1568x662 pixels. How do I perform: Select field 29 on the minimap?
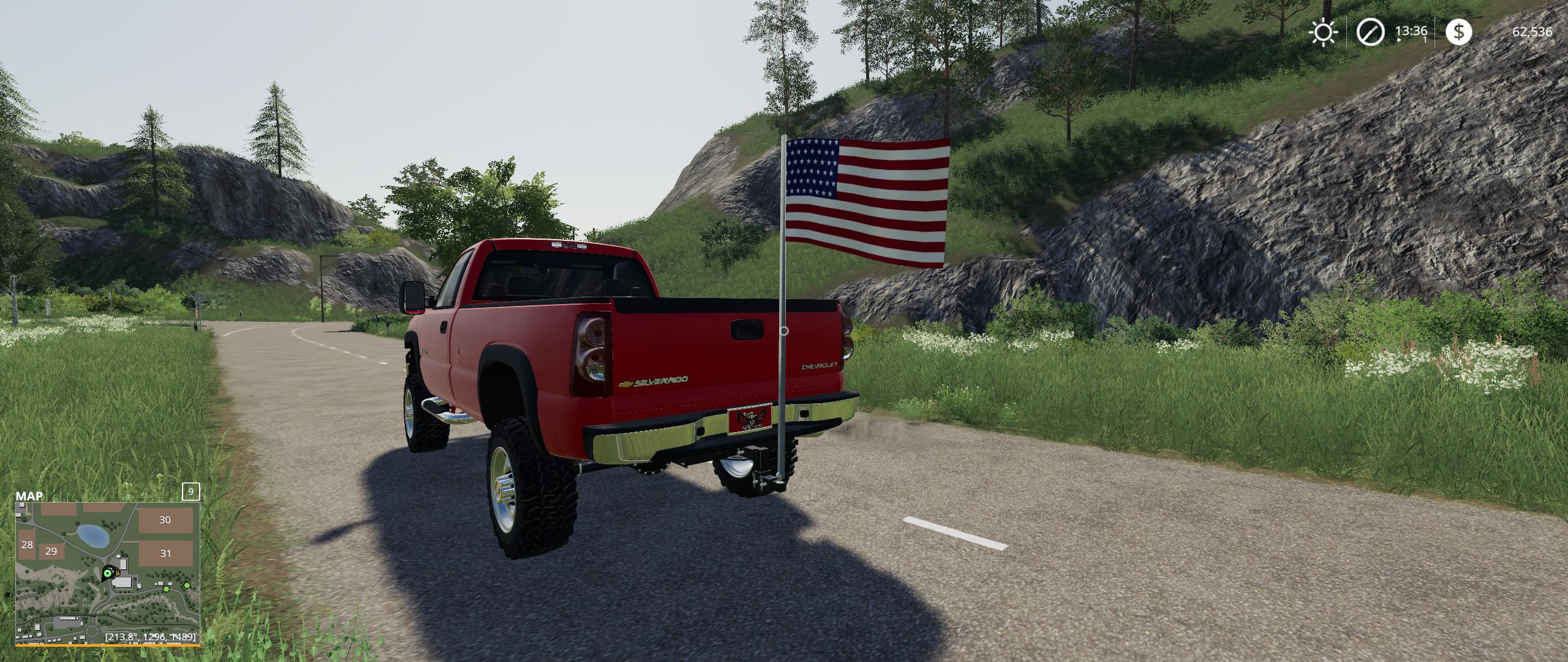[x=51, y=552]
